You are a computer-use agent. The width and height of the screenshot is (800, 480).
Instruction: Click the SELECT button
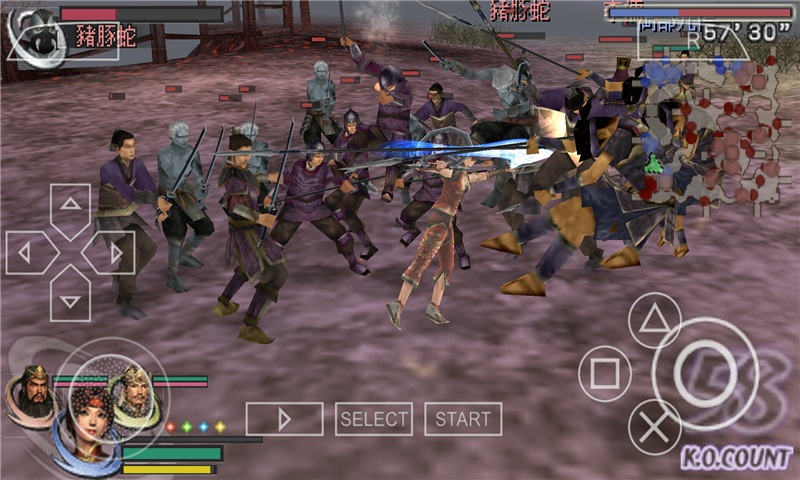point(374,419)
